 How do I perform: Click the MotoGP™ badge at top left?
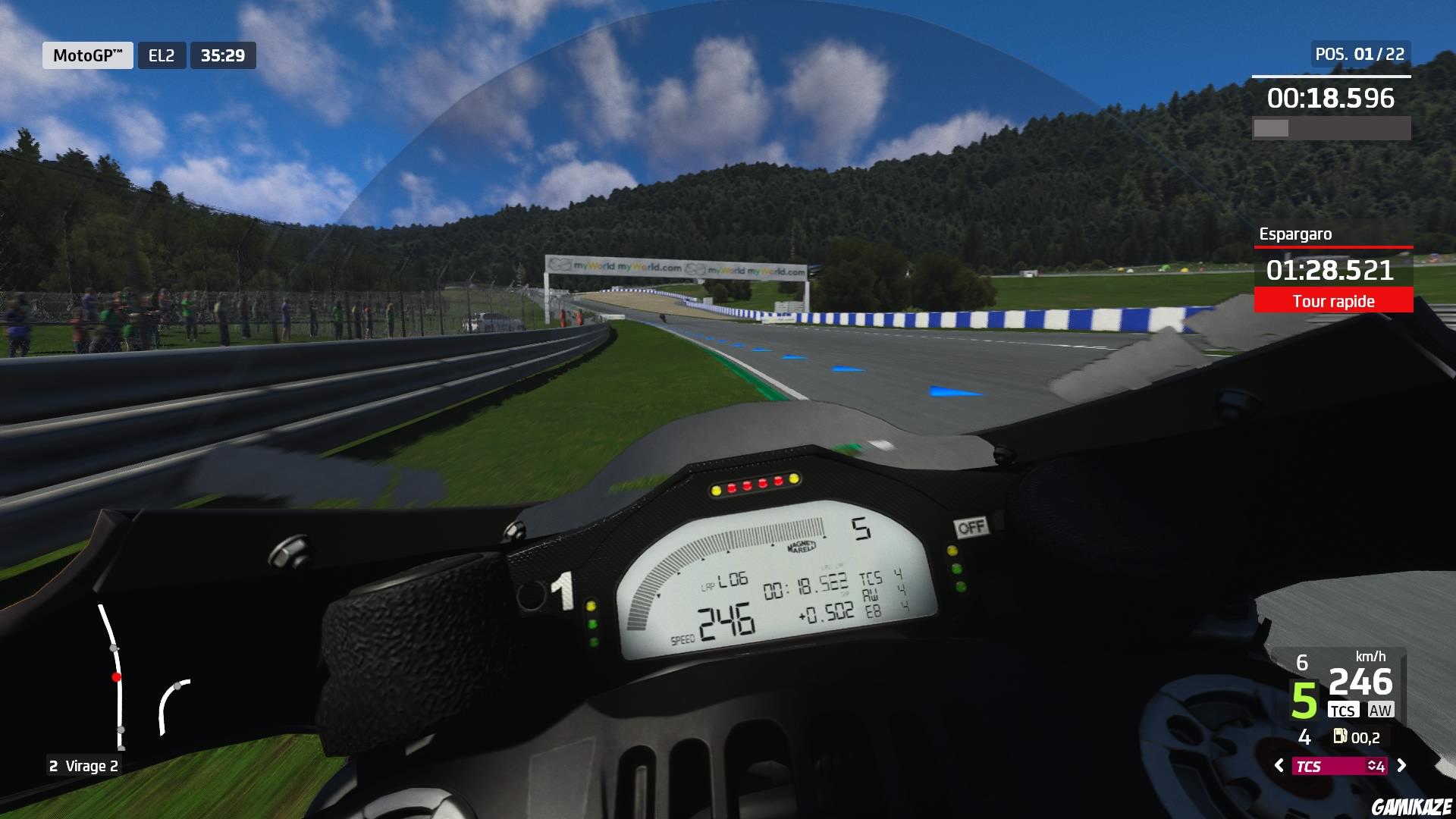(87, 55)
